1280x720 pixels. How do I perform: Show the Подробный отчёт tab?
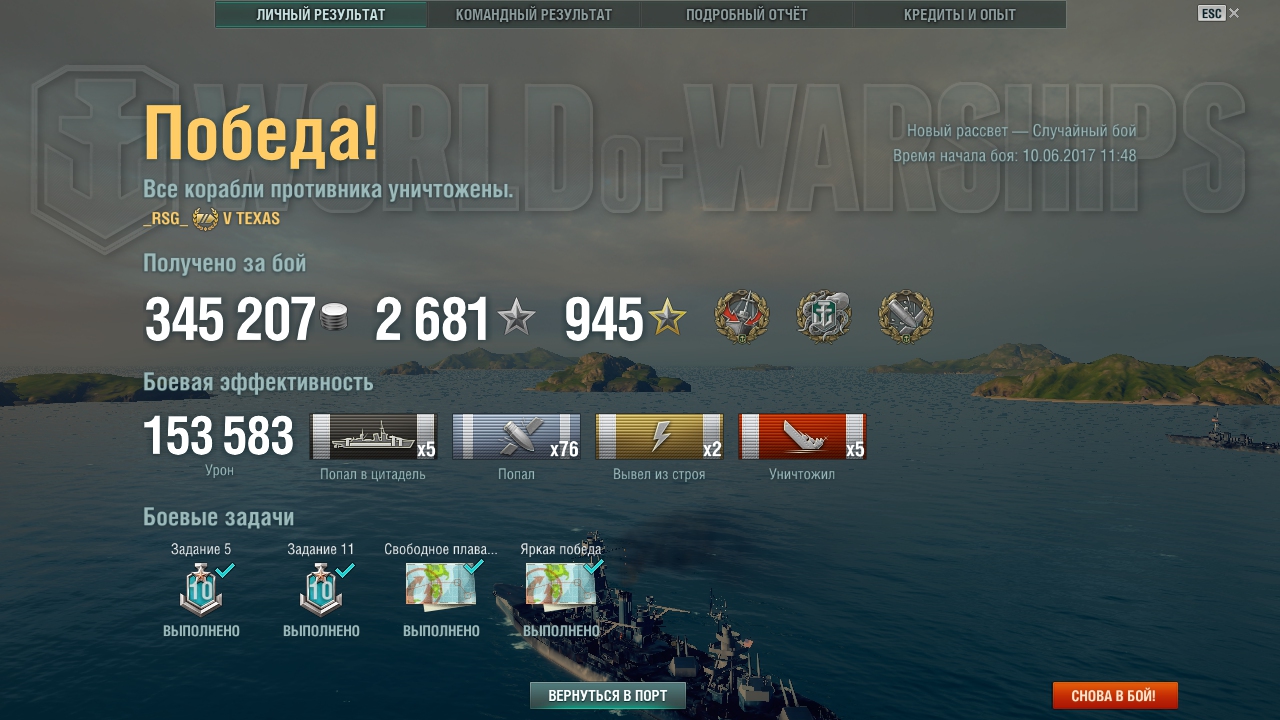coord(747,15)
